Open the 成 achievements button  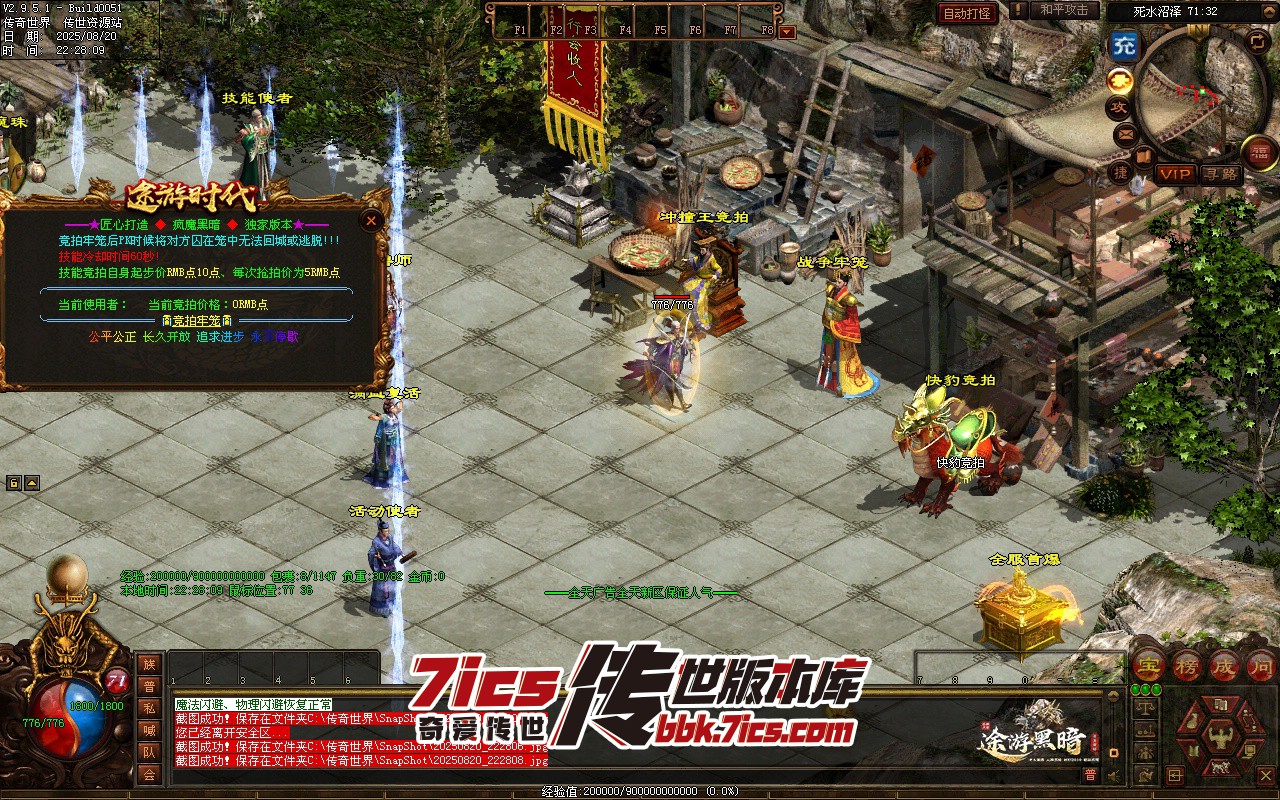click(1225, 665)
